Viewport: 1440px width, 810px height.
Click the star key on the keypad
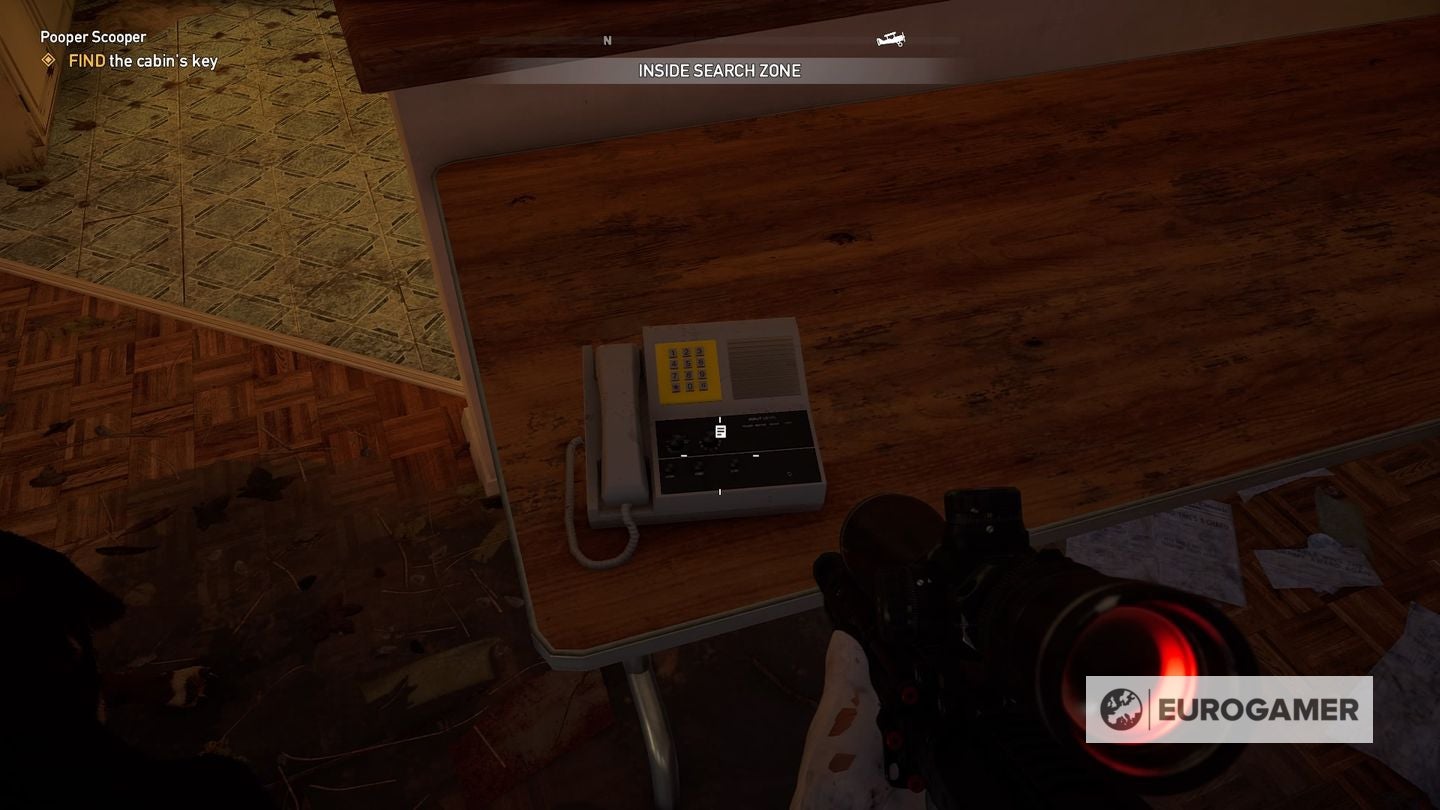tap(675, 387)
